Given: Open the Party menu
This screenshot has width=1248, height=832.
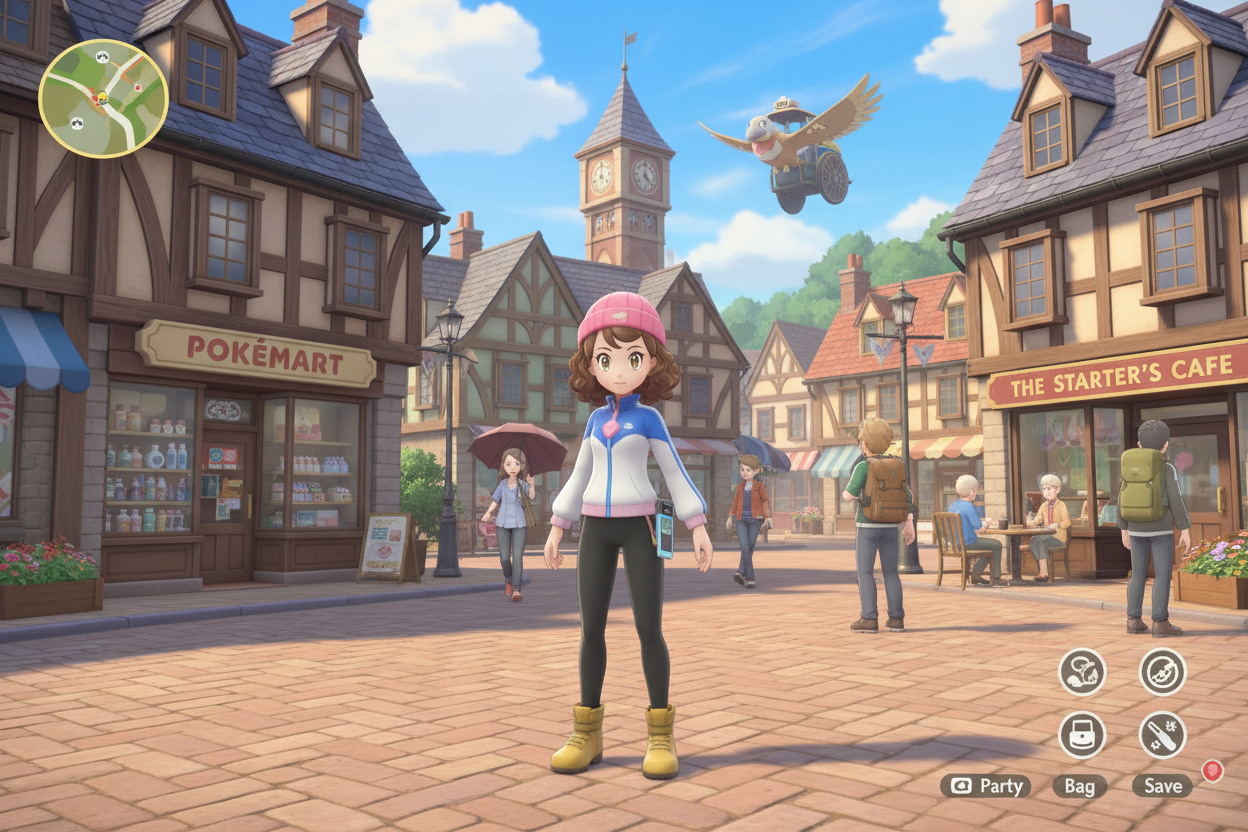Looking at the screenshot, I should pyautogui.click(x=985, y=786).
